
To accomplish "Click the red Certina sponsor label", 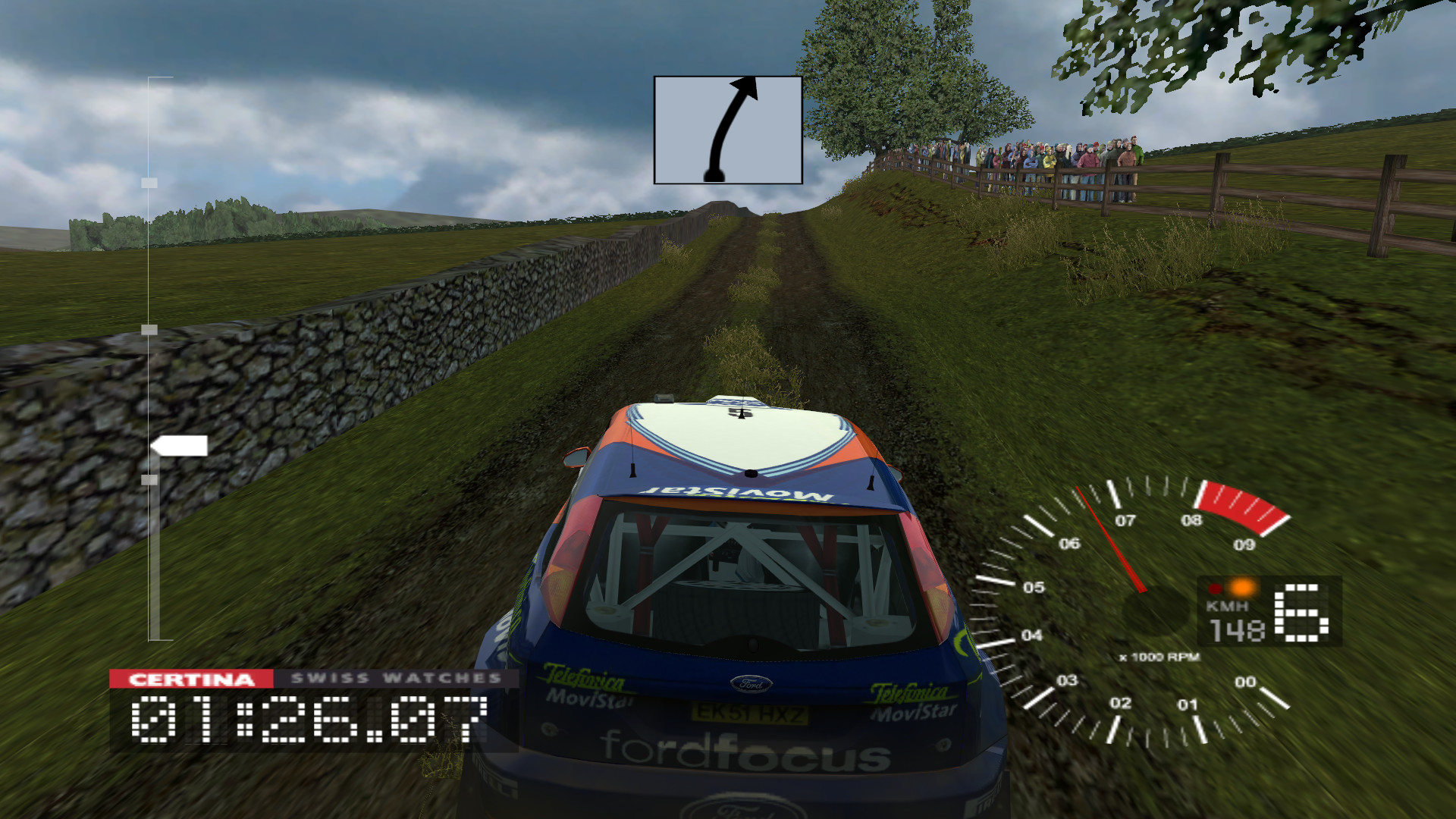I will click(x=191, y=679).
